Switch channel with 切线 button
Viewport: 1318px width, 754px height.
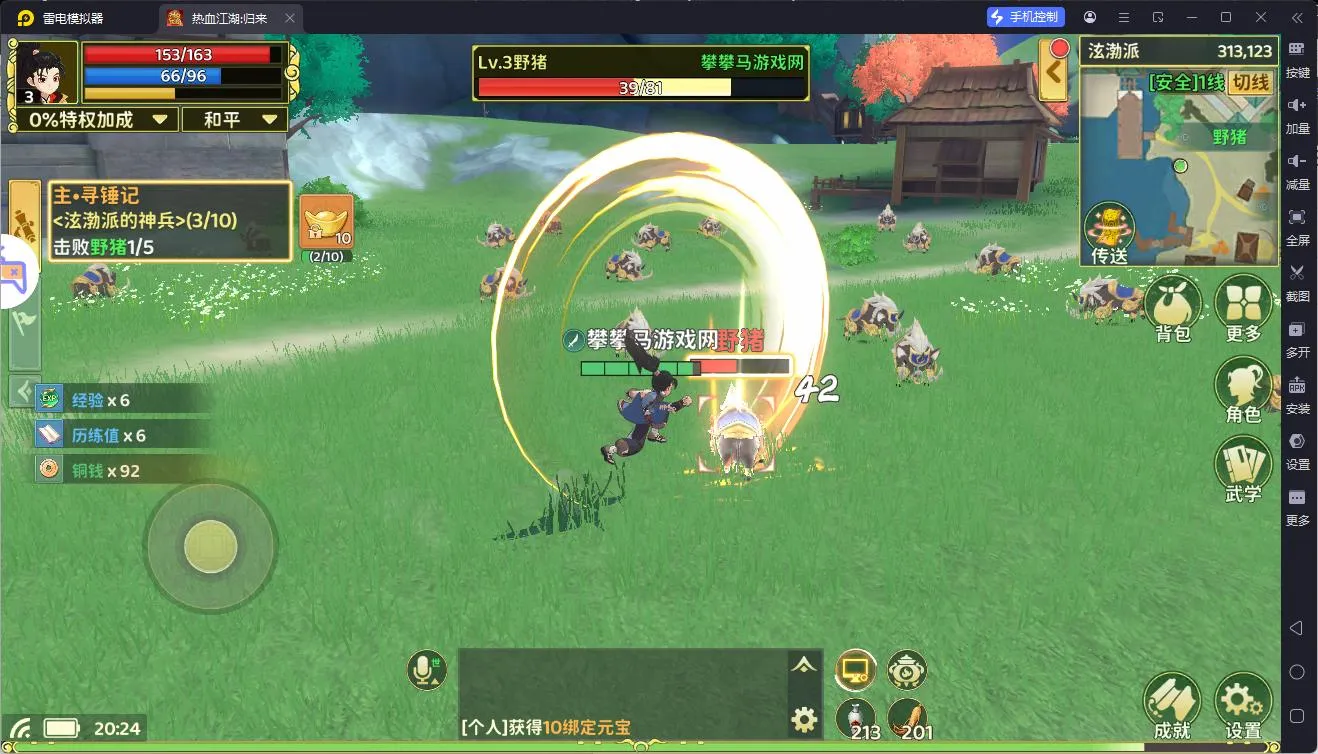1250,82
